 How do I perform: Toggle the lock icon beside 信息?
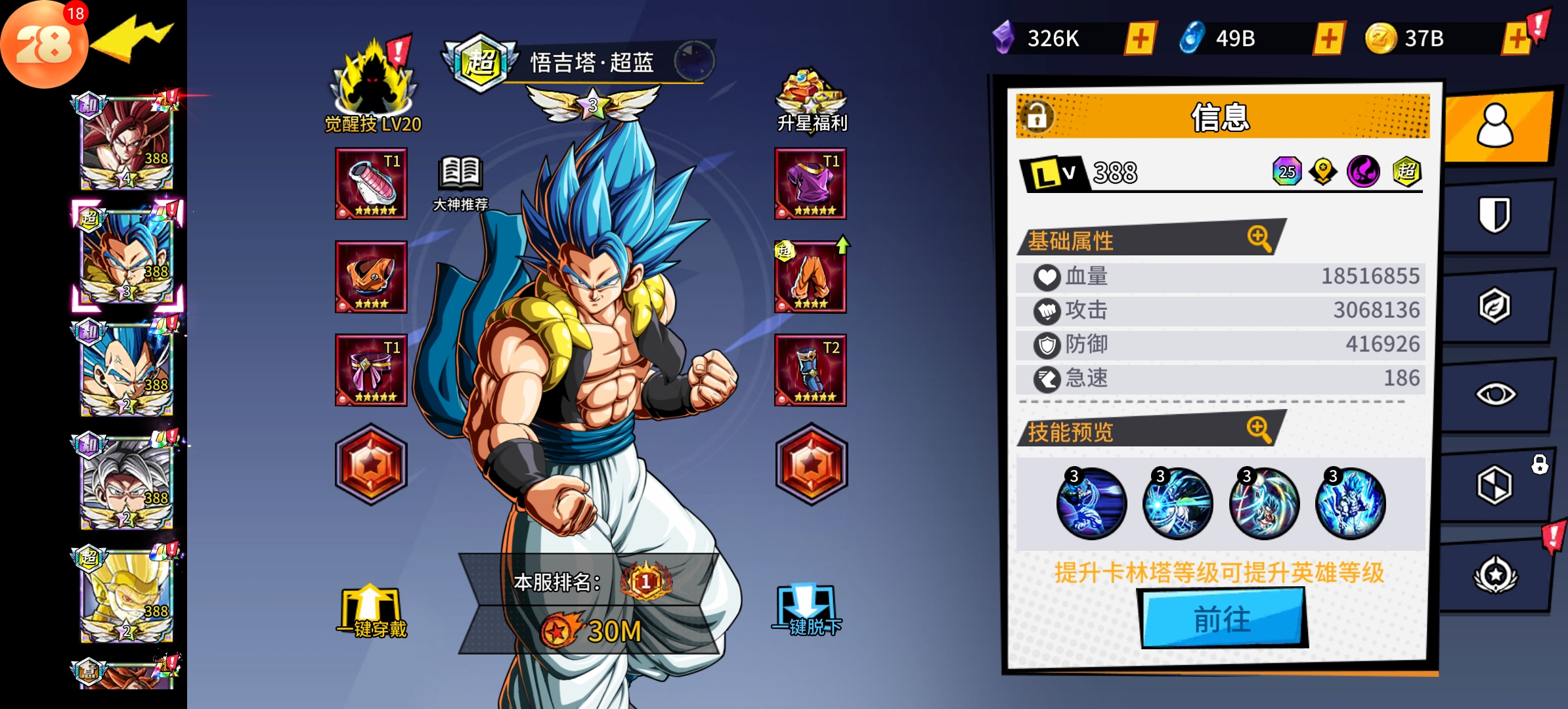point(1037,117)
